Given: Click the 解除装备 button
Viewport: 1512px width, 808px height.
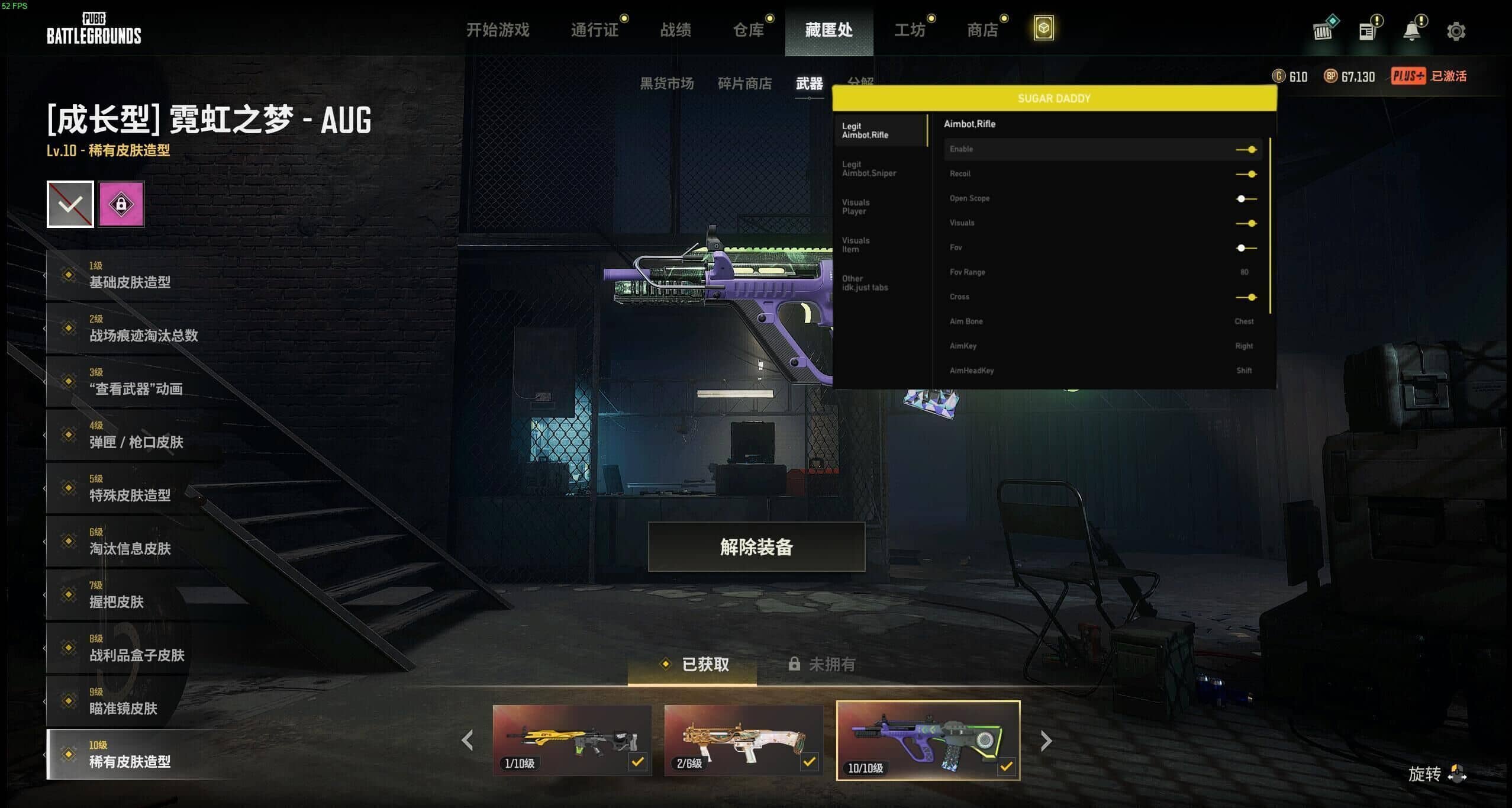Looking at the screenshot, I should click(756, 547).
